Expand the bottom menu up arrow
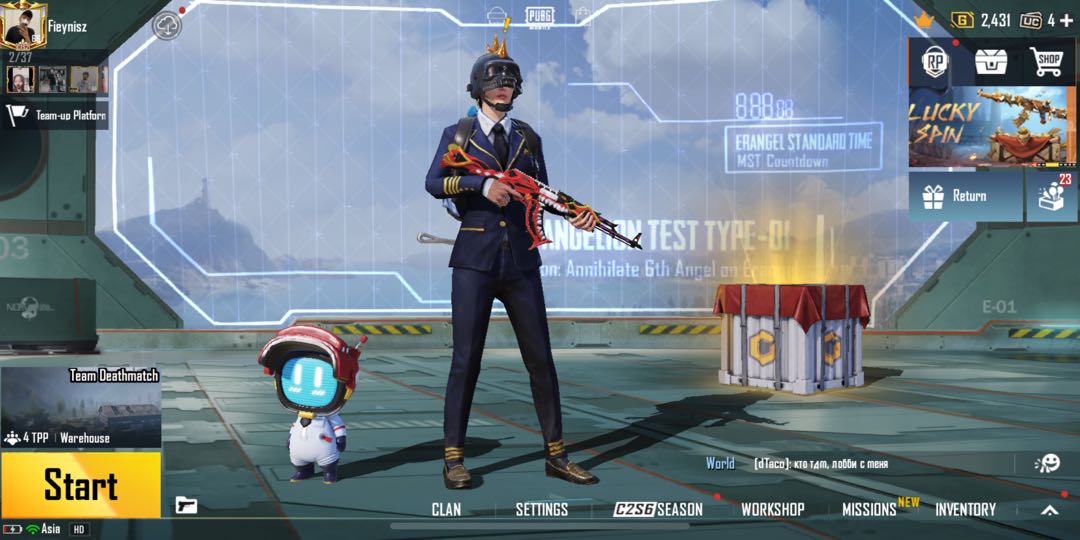This screenshot has width=1080, height=540. click(x=1049, y=510)
